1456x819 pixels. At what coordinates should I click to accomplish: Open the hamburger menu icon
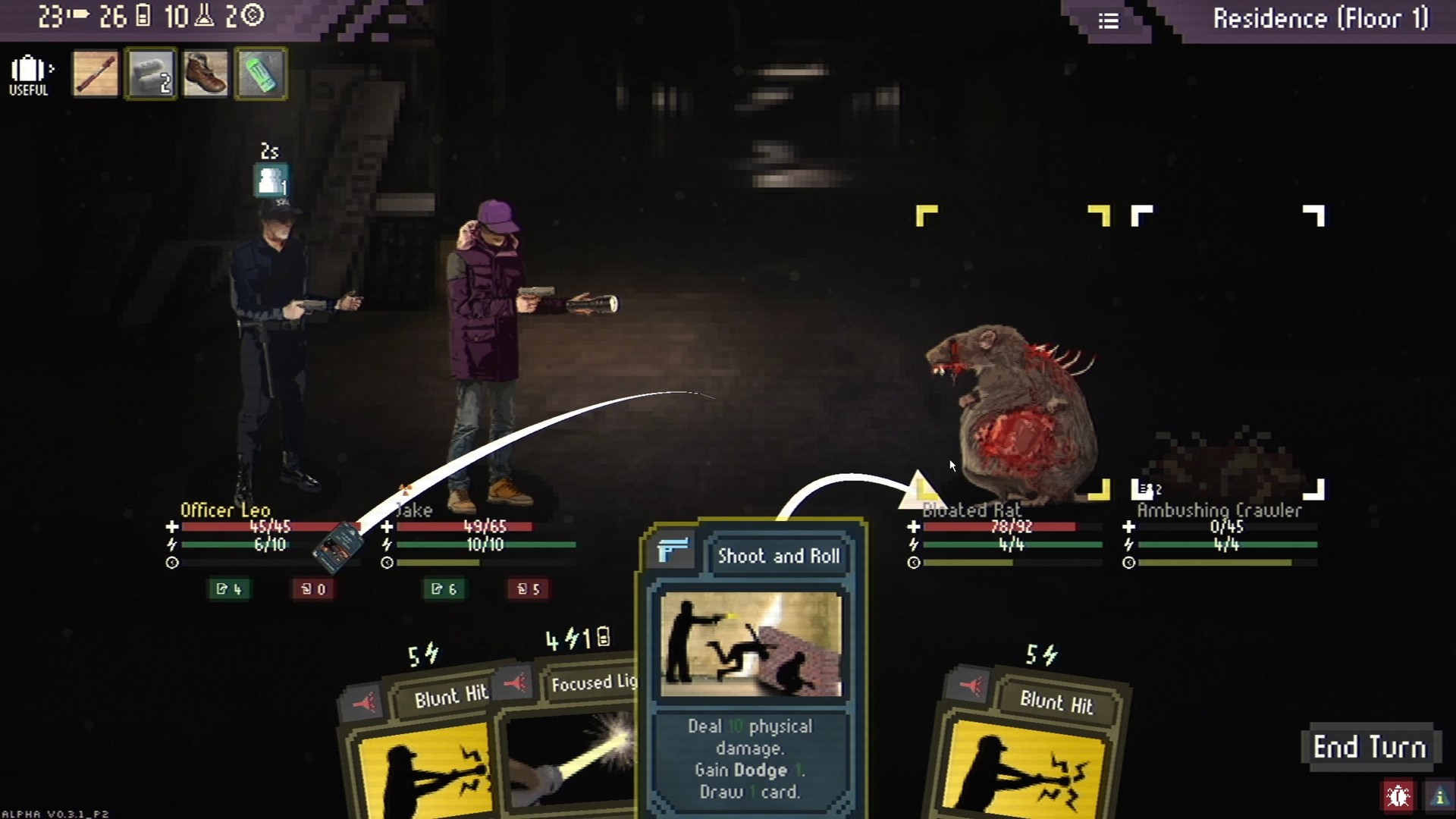coord(1109,20)
